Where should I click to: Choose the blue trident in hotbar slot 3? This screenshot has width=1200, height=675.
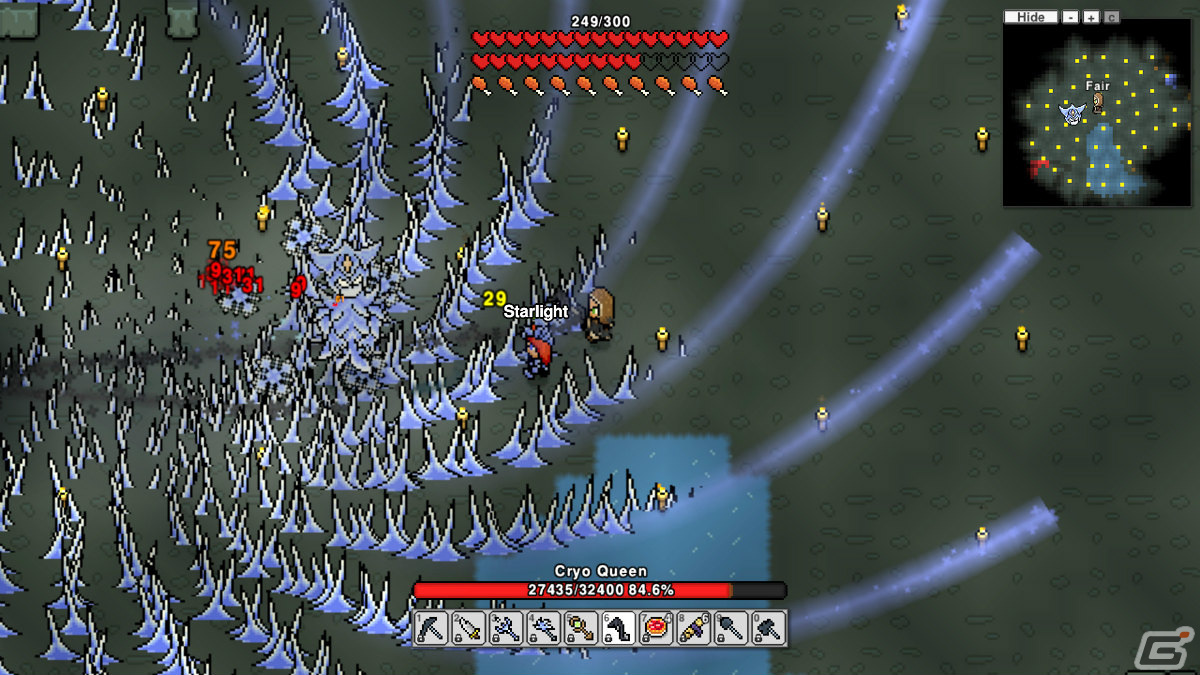coord(506,628)
